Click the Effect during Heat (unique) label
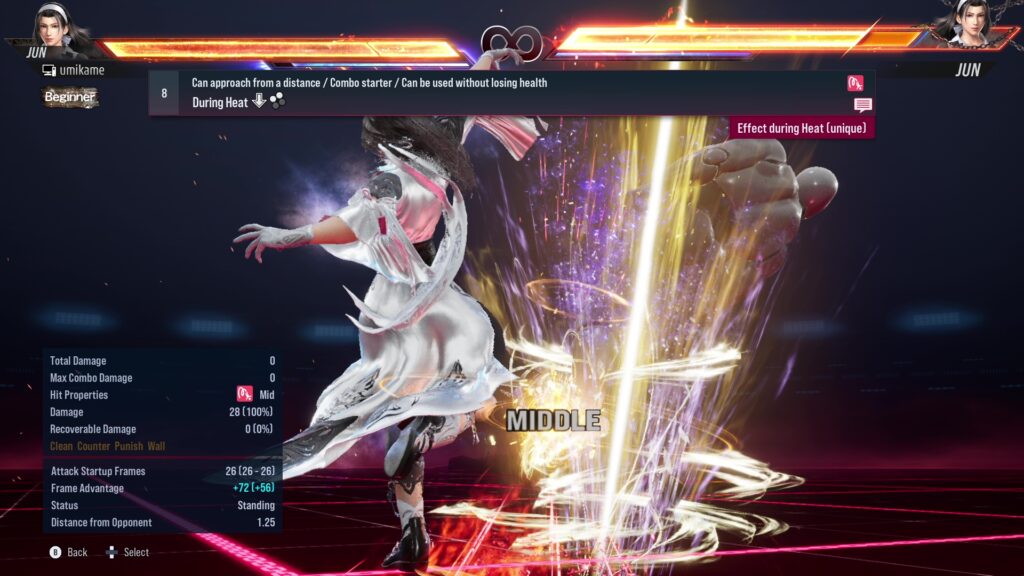The width and height of the screenshot is (1024, 576). click(803, 128)
